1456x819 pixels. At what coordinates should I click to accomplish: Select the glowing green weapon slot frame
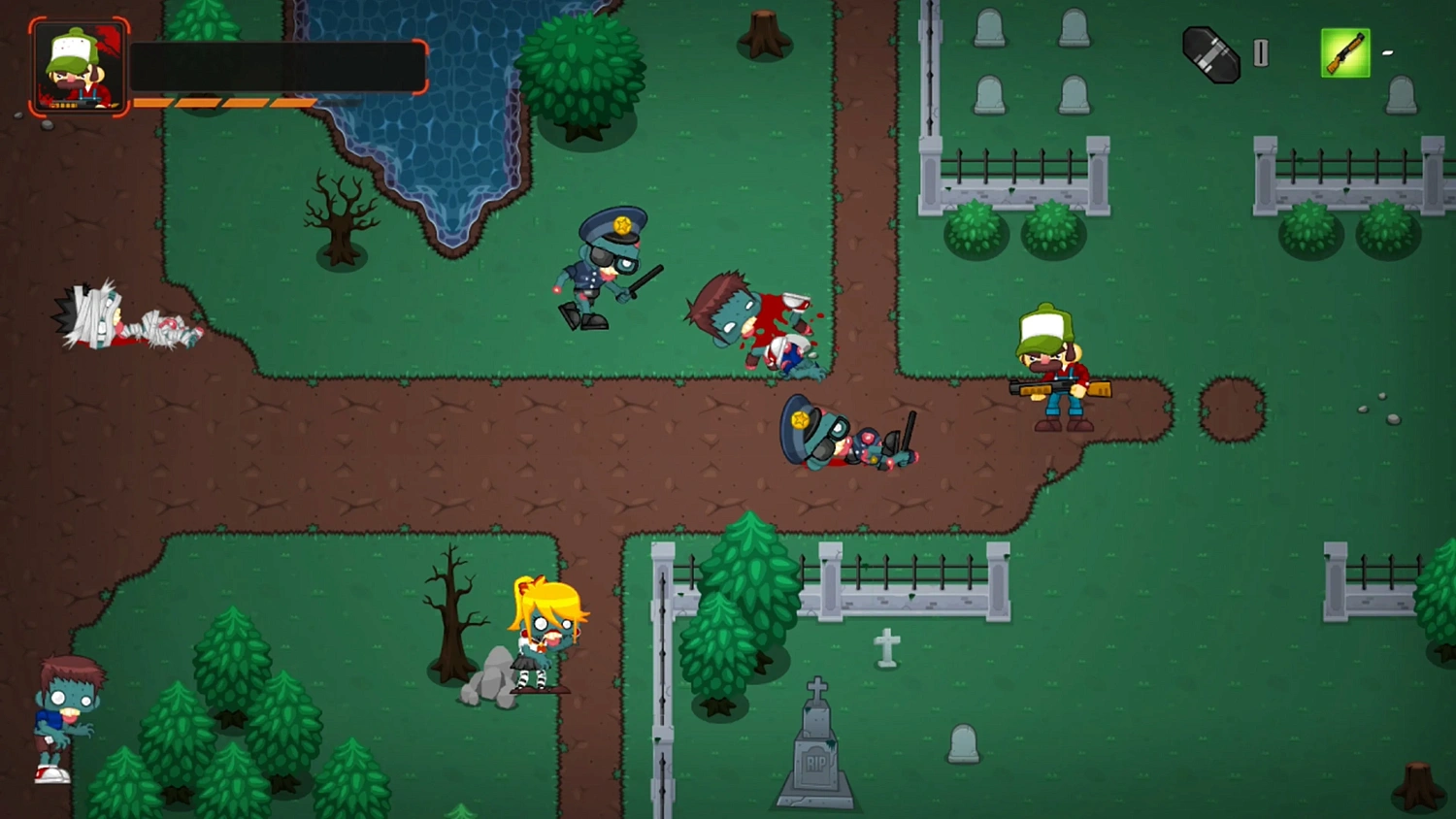1343,53
